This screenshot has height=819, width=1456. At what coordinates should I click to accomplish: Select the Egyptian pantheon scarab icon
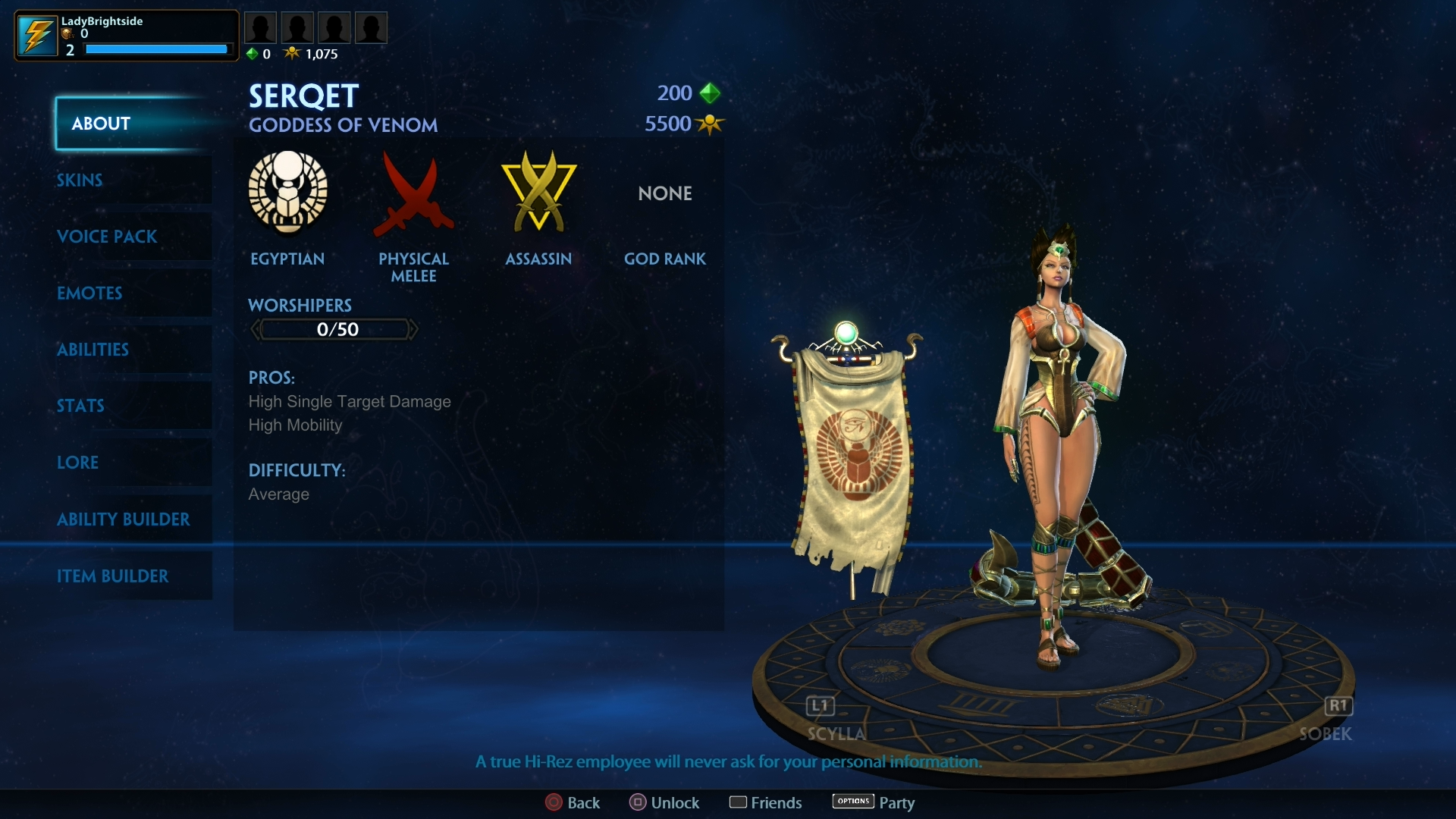pyautogui.click(x=288, y=193)
